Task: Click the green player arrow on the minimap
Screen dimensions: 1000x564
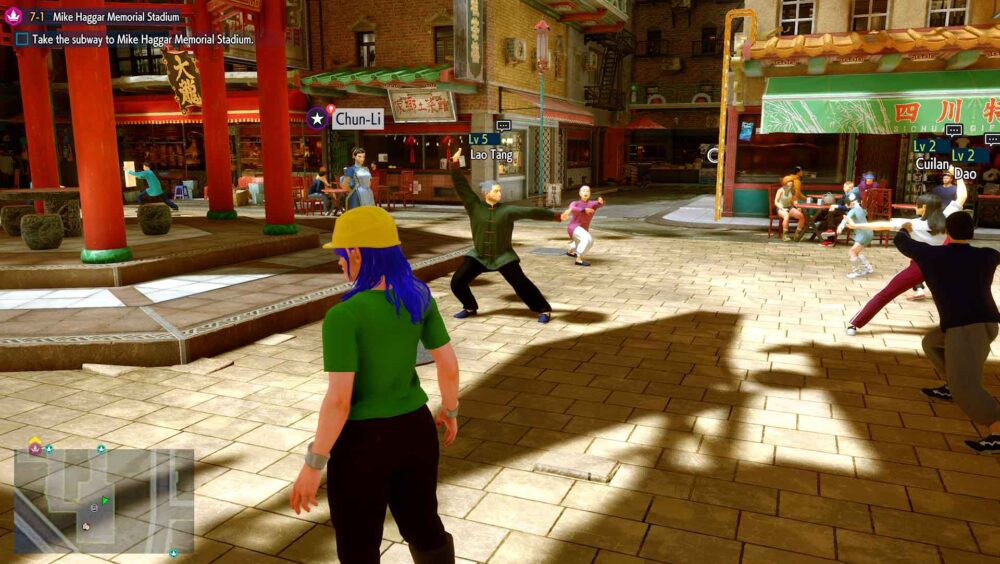Action: point(106,500)
